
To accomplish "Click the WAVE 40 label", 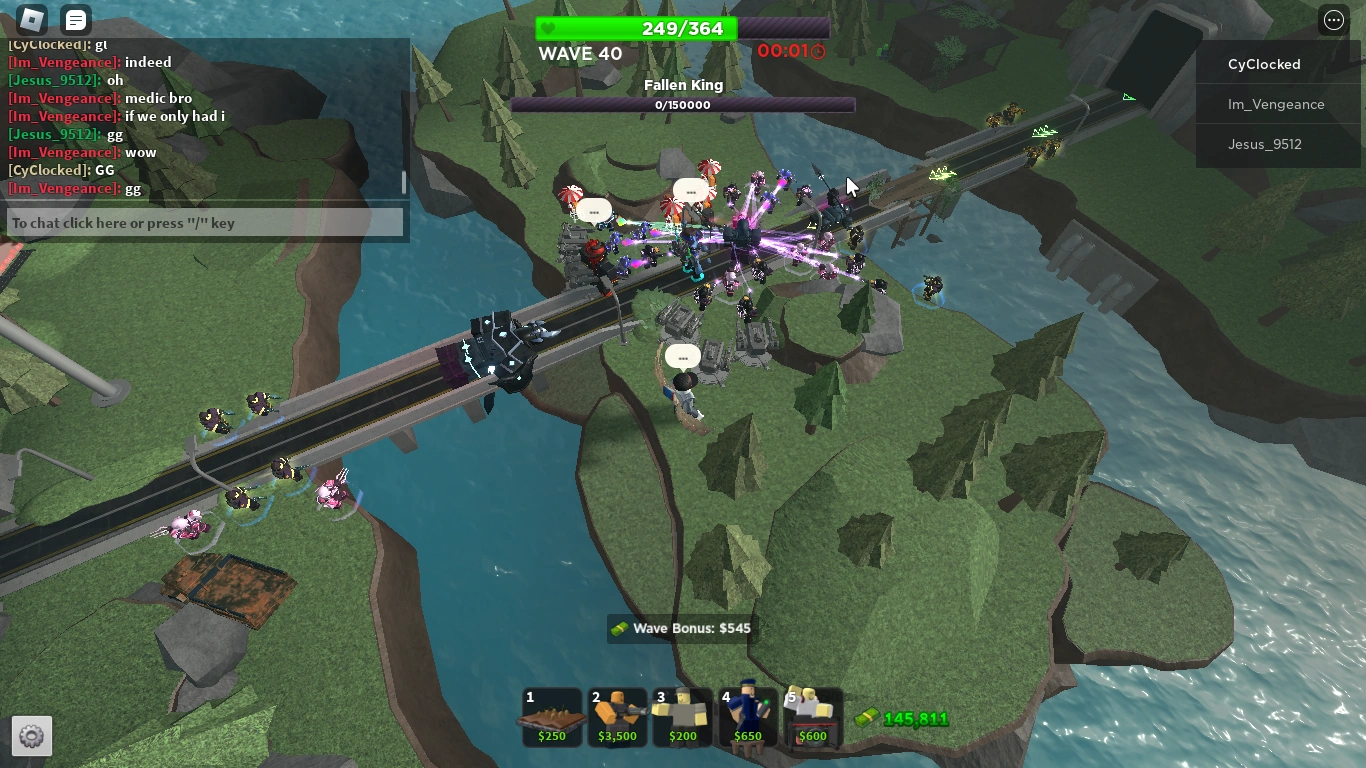I will tap(579, 54).
